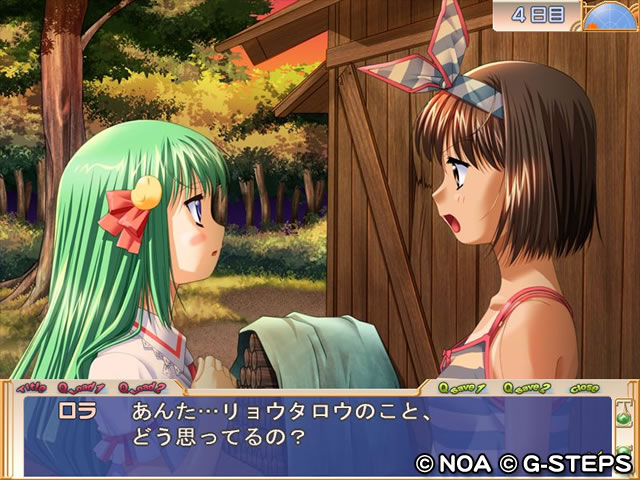The width and height of the screenshot is (640, 480).
Task: Quick save to Q.Save1
Action: [x=461, y=387]
